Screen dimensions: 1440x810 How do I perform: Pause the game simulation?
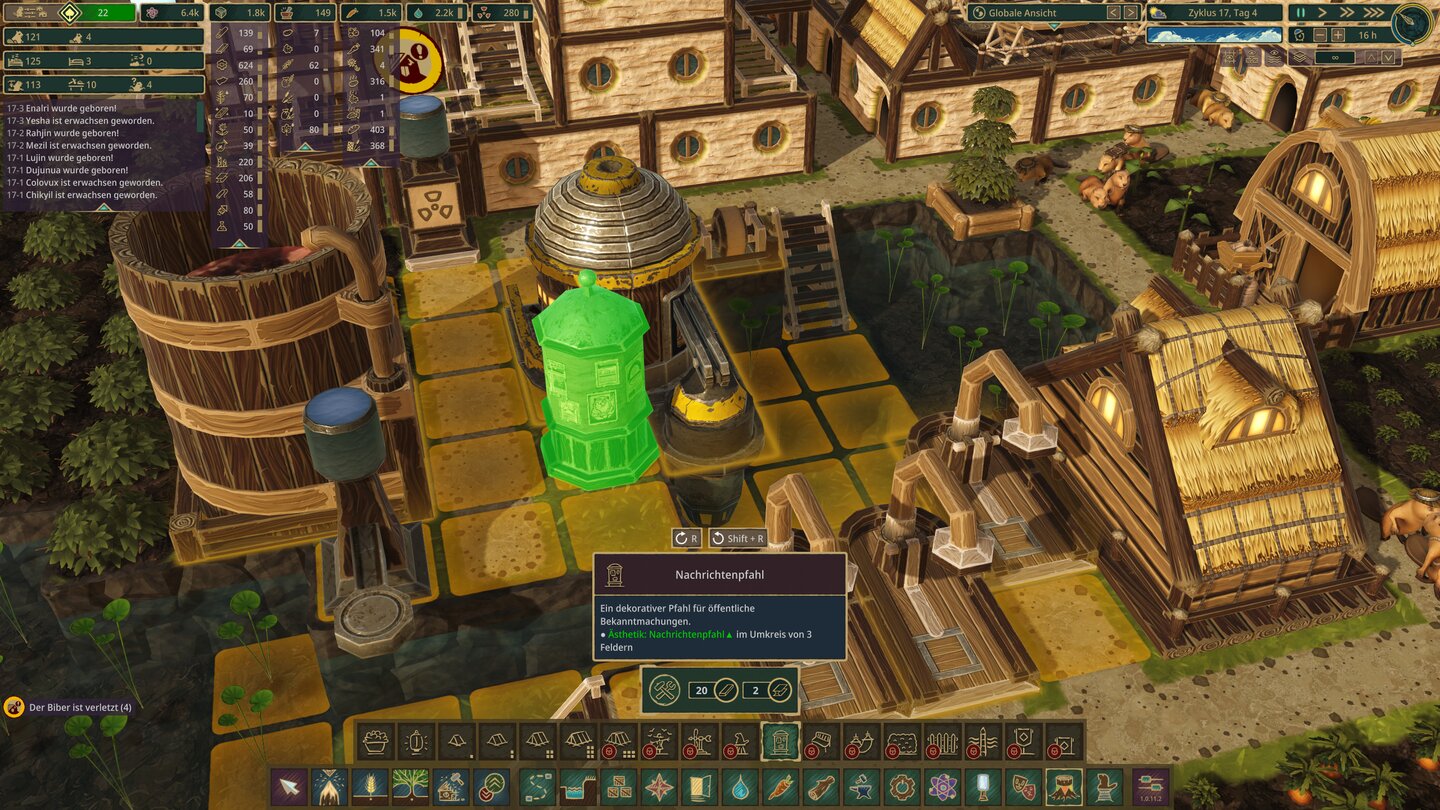coord(1300,13)
